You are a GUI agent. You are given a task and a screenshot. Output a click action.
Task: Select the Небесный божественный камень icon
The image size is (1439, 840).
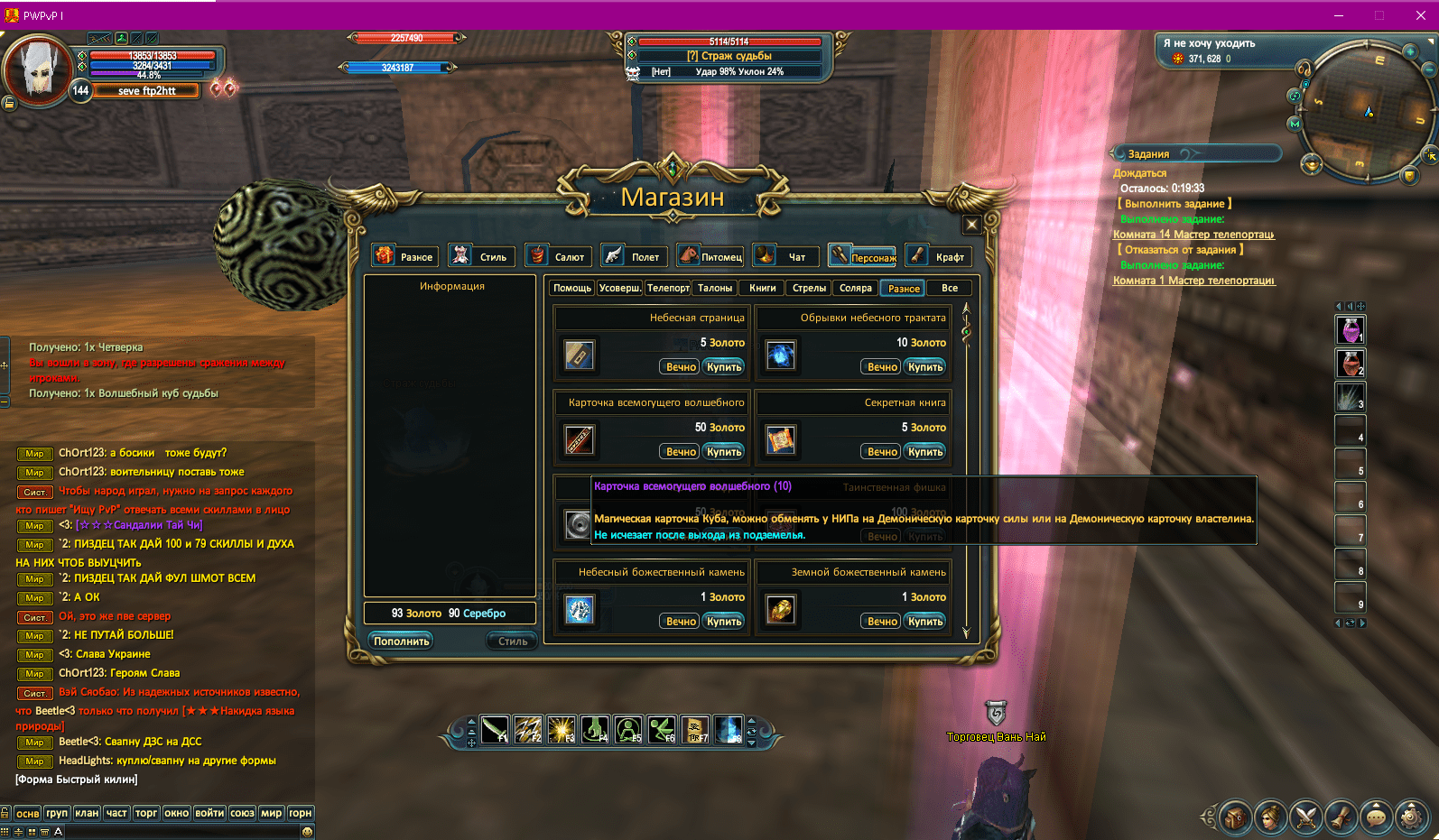(x=579, y=610)
